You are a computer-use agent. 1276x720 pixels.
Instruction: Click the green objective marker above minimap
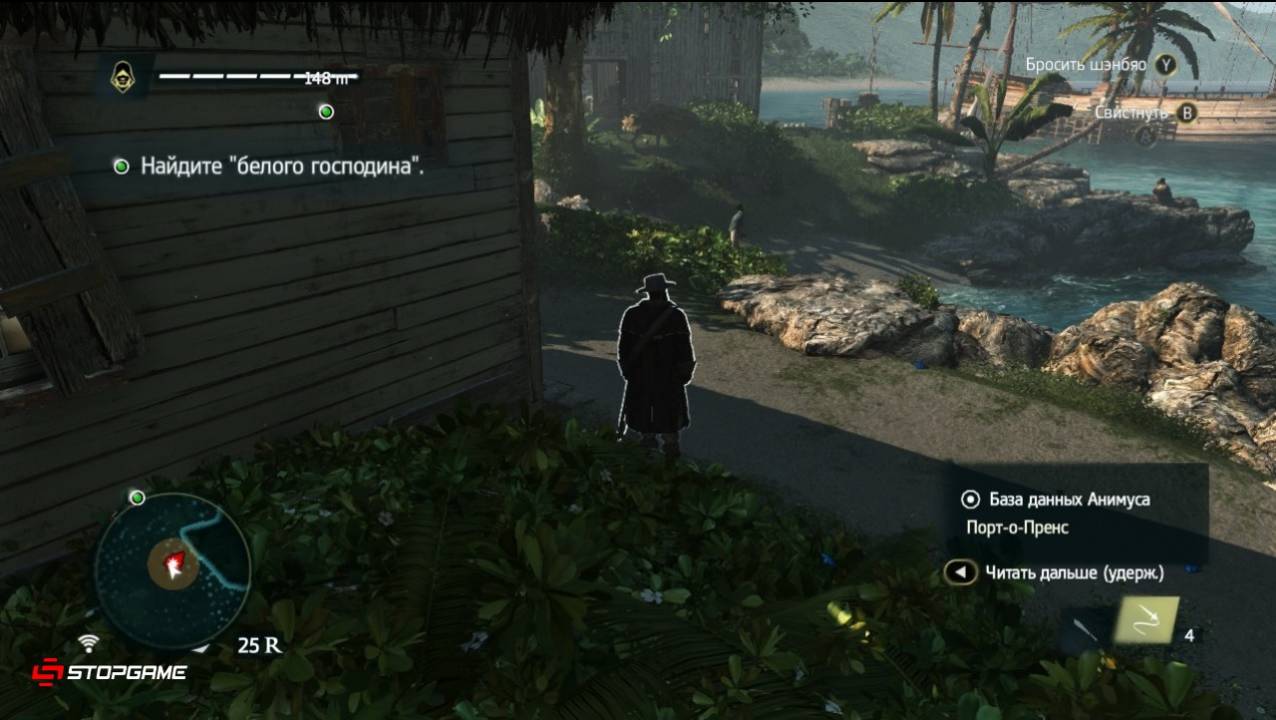138,497
